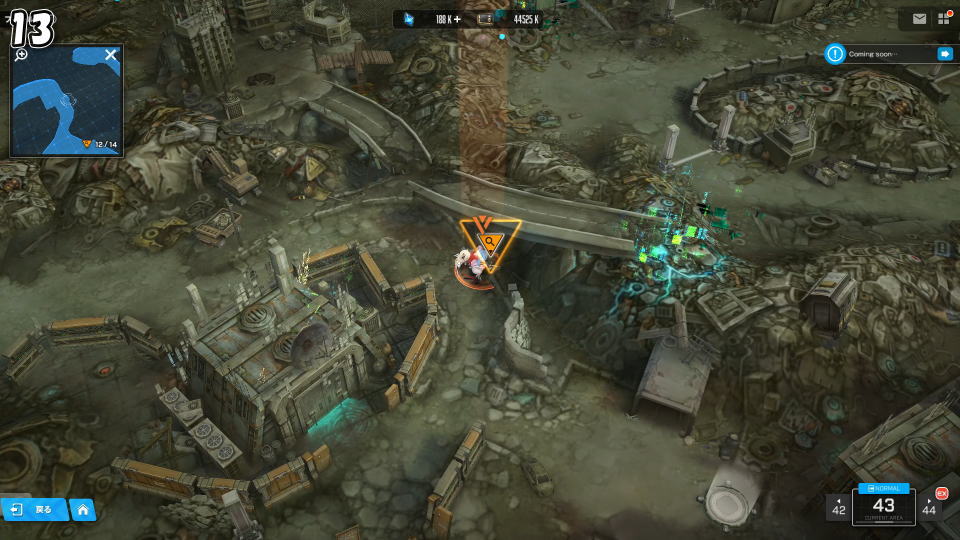960x540 pixels.
Task: Click the plus next to 188K
Action: [457, 19]
